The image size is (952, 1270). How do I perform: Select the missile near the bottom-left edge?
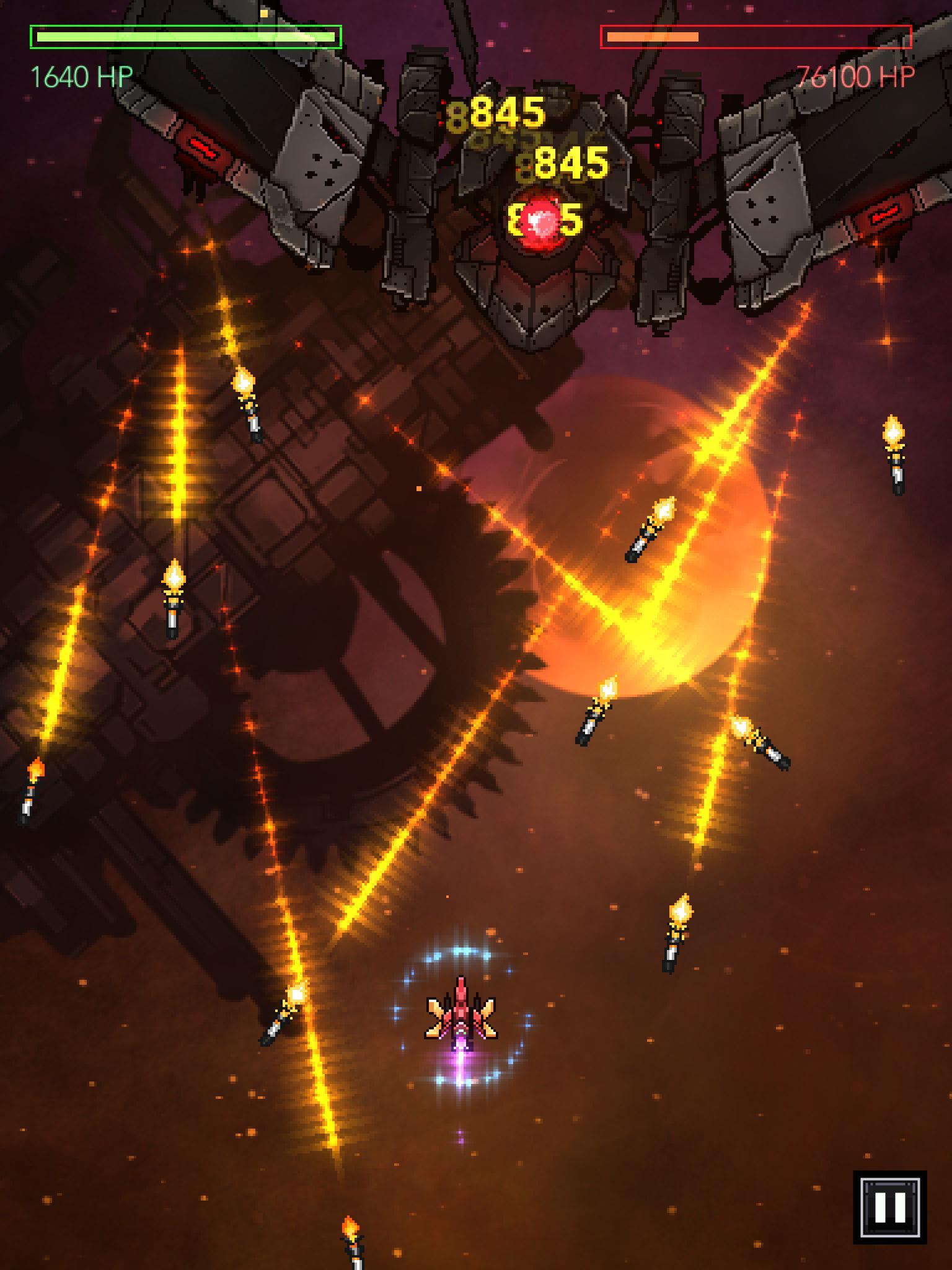click(x=32, y=794)
